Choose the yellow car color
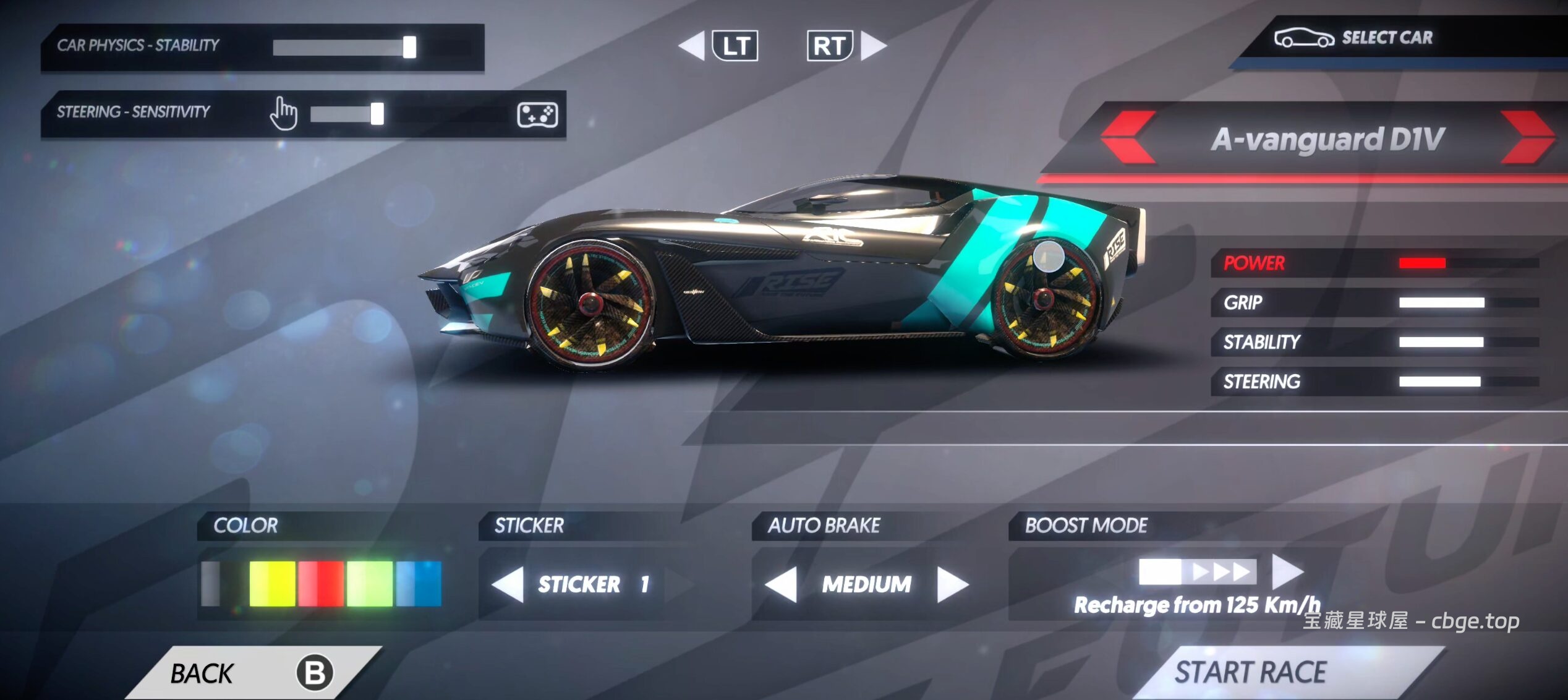Screen dimensions: 1568x700 272,584
